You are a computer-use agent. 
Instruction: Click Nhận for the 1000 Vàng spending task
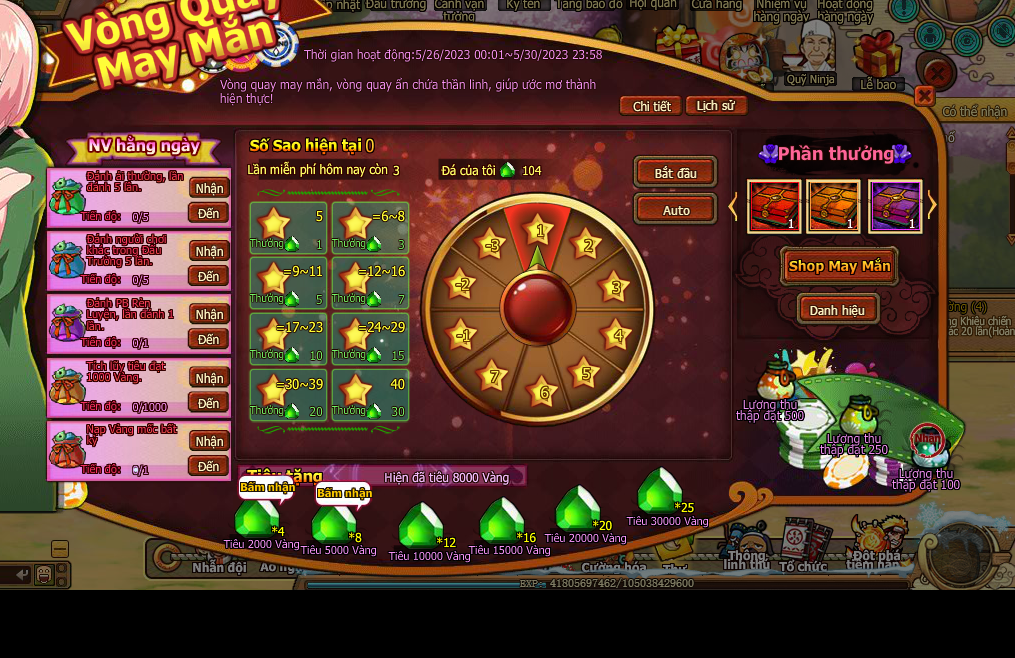[209, 378]
